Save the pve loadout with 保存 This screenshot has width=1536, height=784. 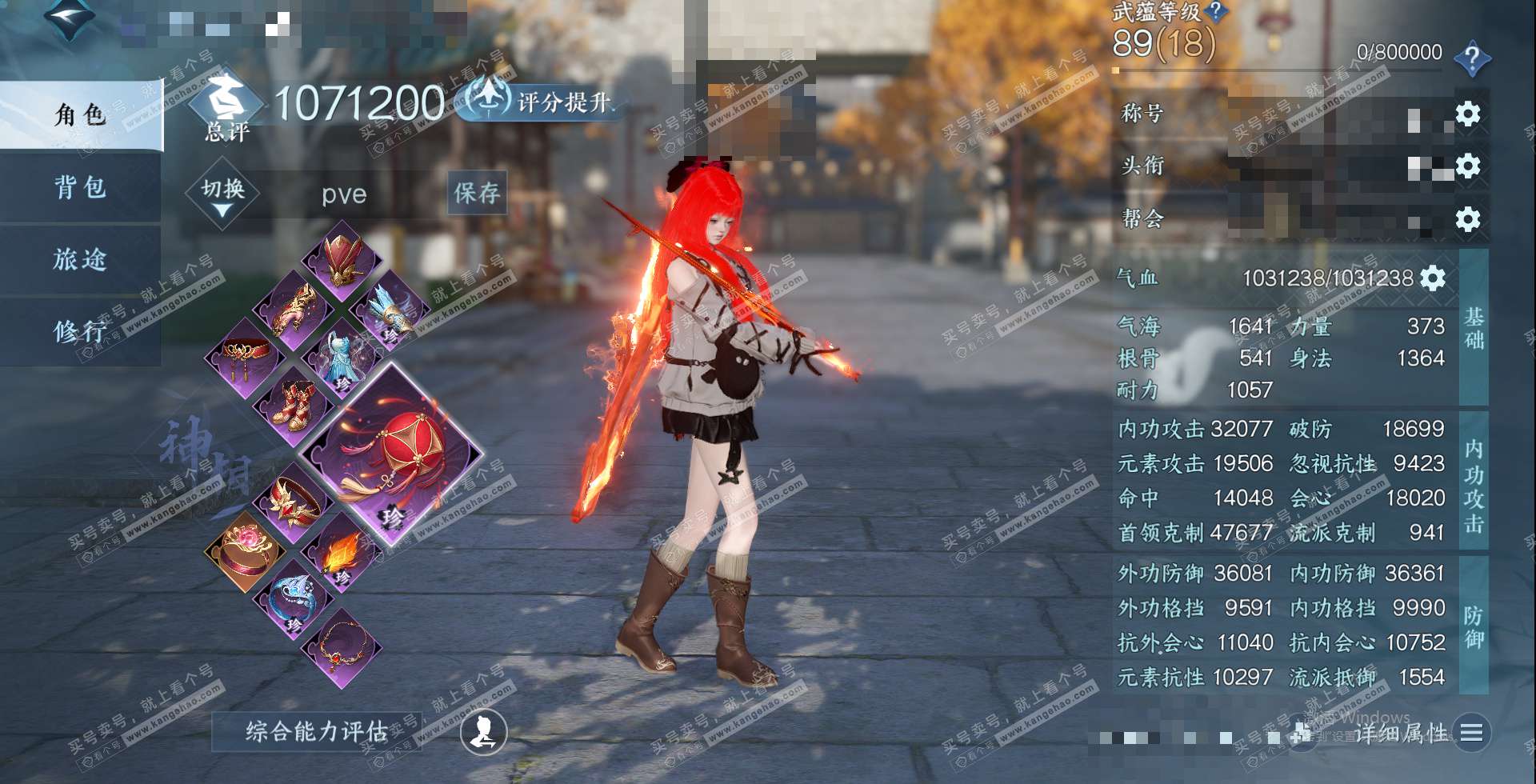pos(477,193)
